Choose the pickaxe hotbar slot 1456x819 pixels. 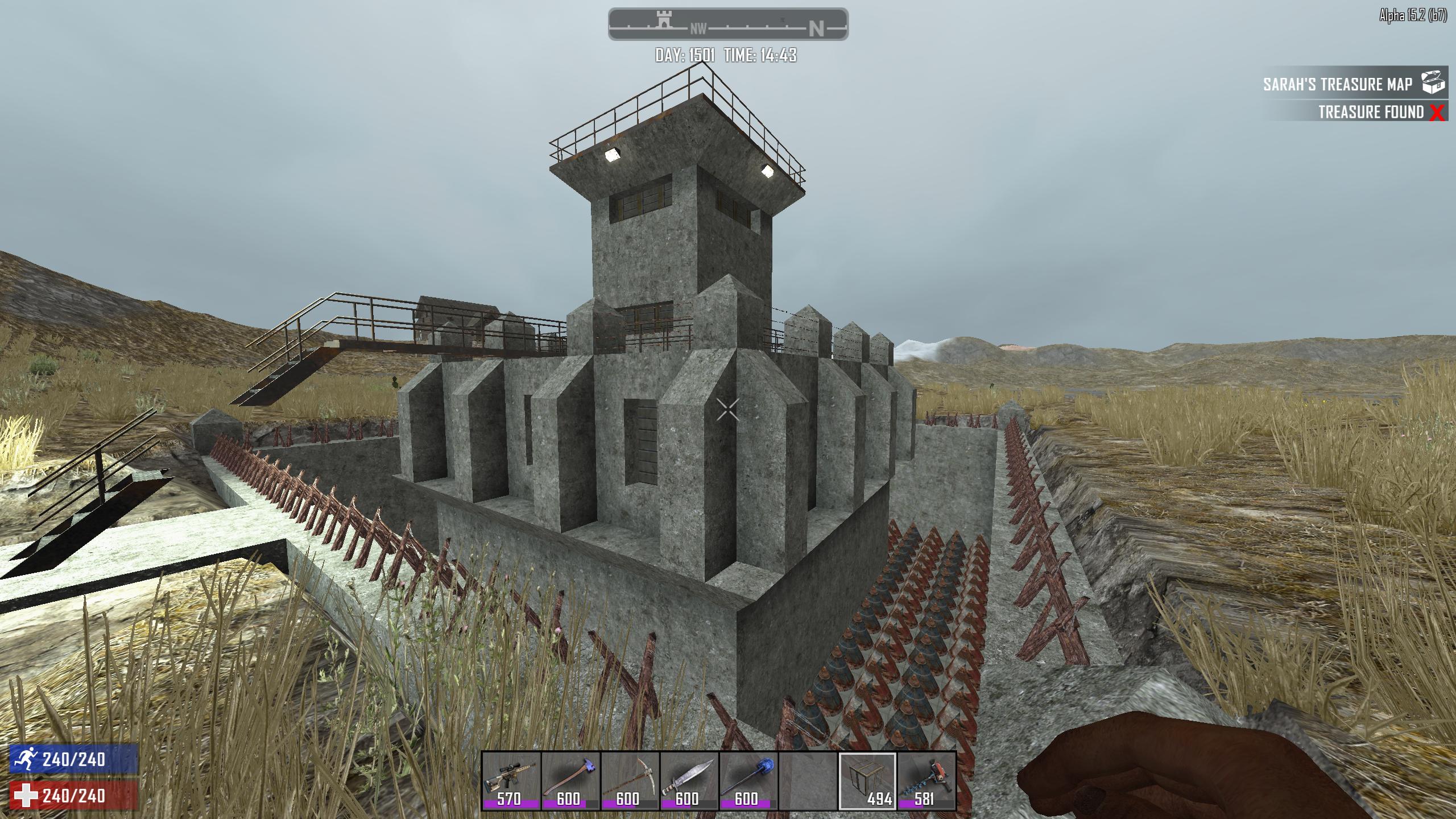point(628,780)
